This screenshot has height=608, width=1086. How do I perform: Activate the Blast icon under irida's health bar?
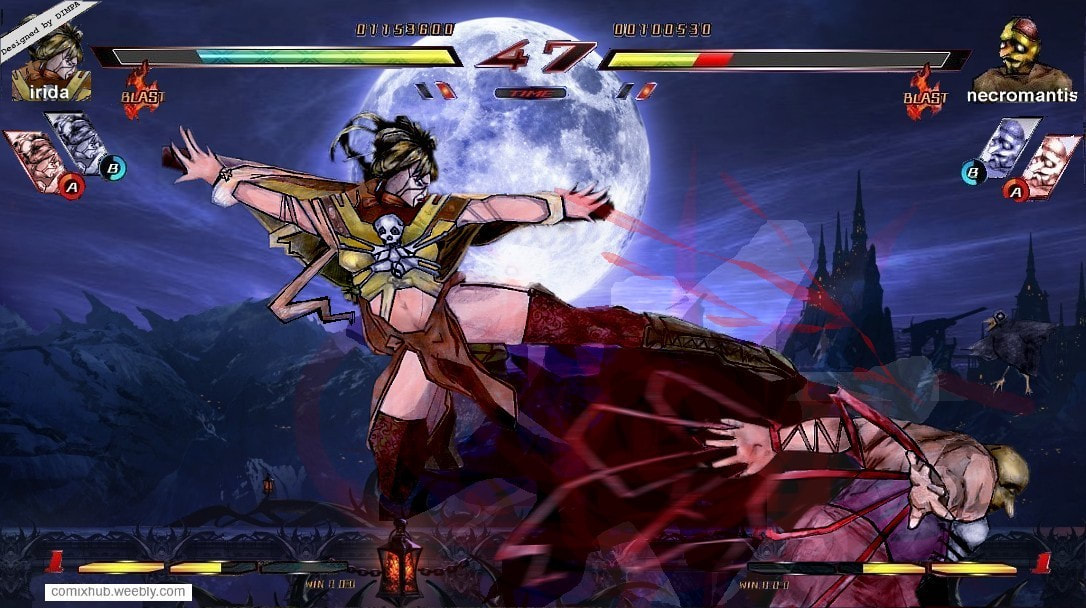coord(142,90)
